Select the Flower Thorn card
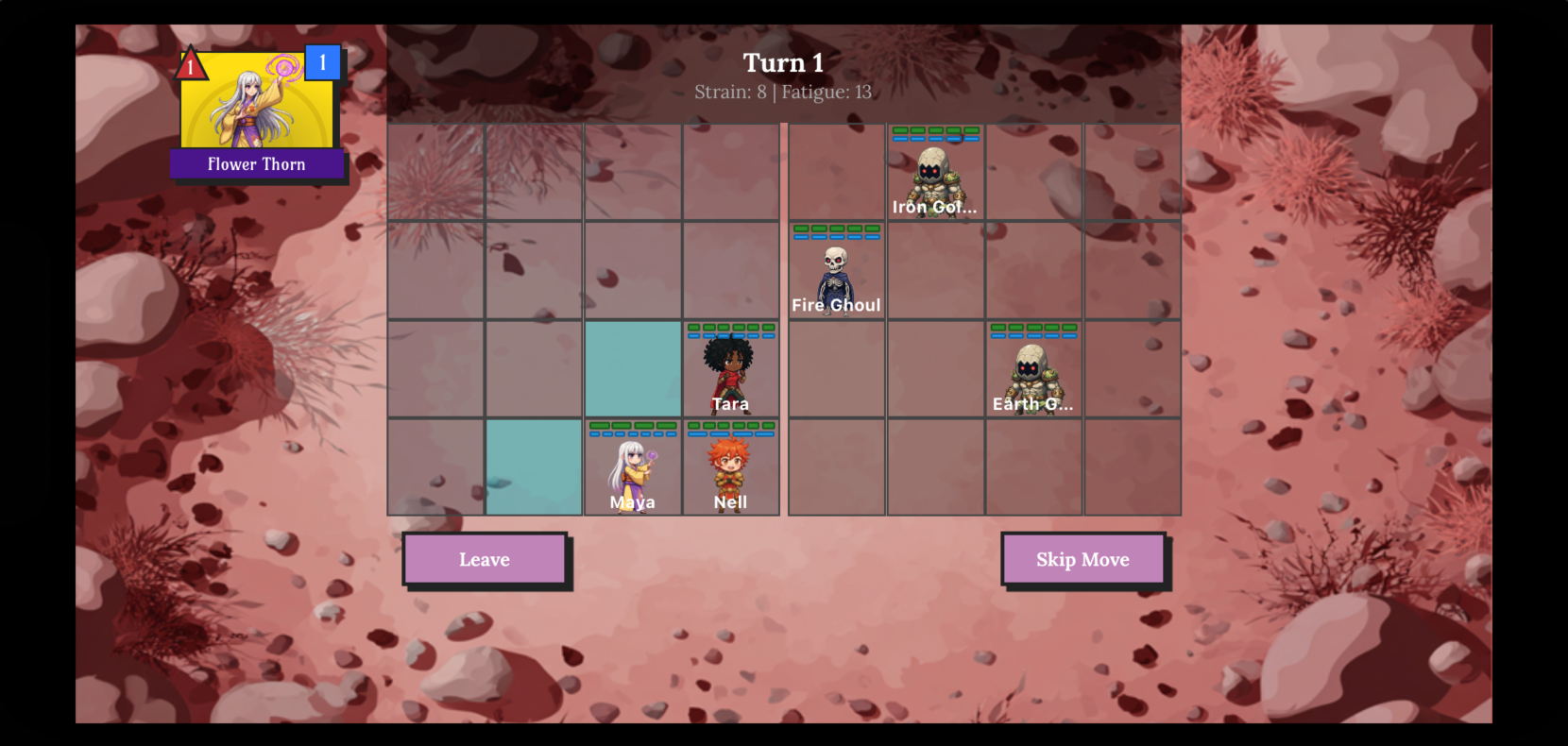The image size is (1568, 746). (x=257, y=113)
